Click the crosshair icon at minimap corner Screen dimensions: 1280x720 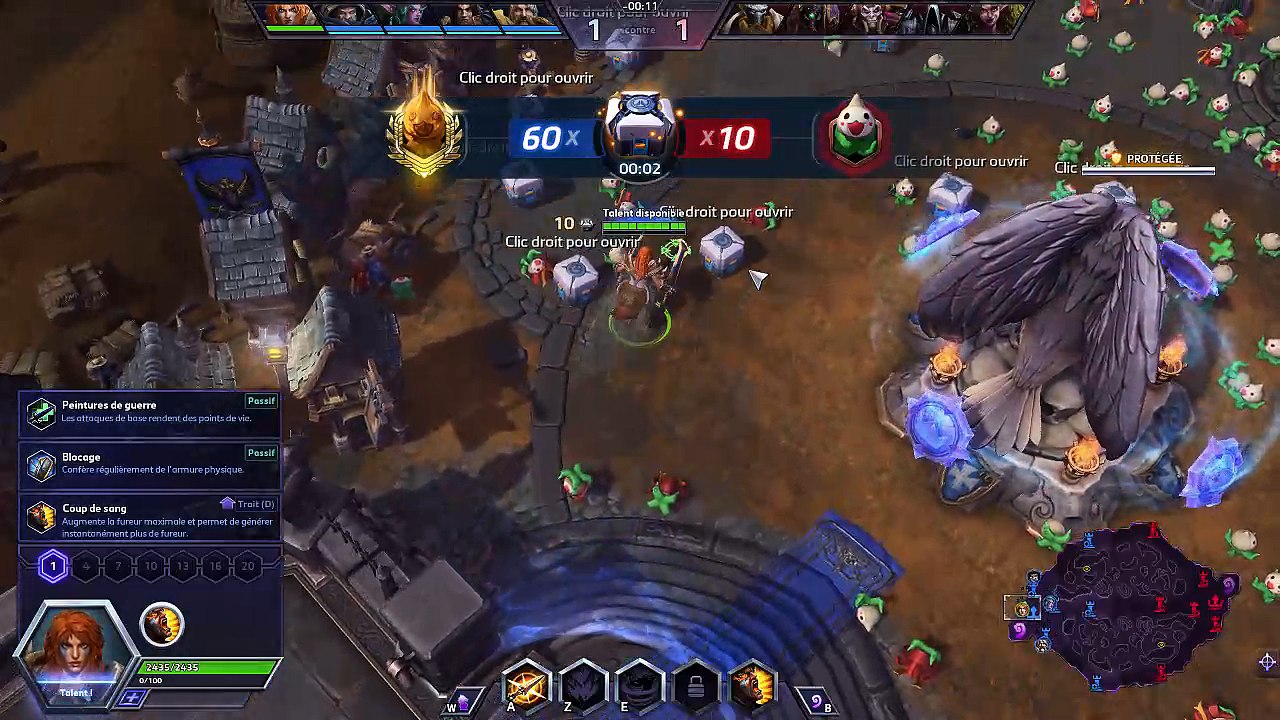coord(1267,662)
